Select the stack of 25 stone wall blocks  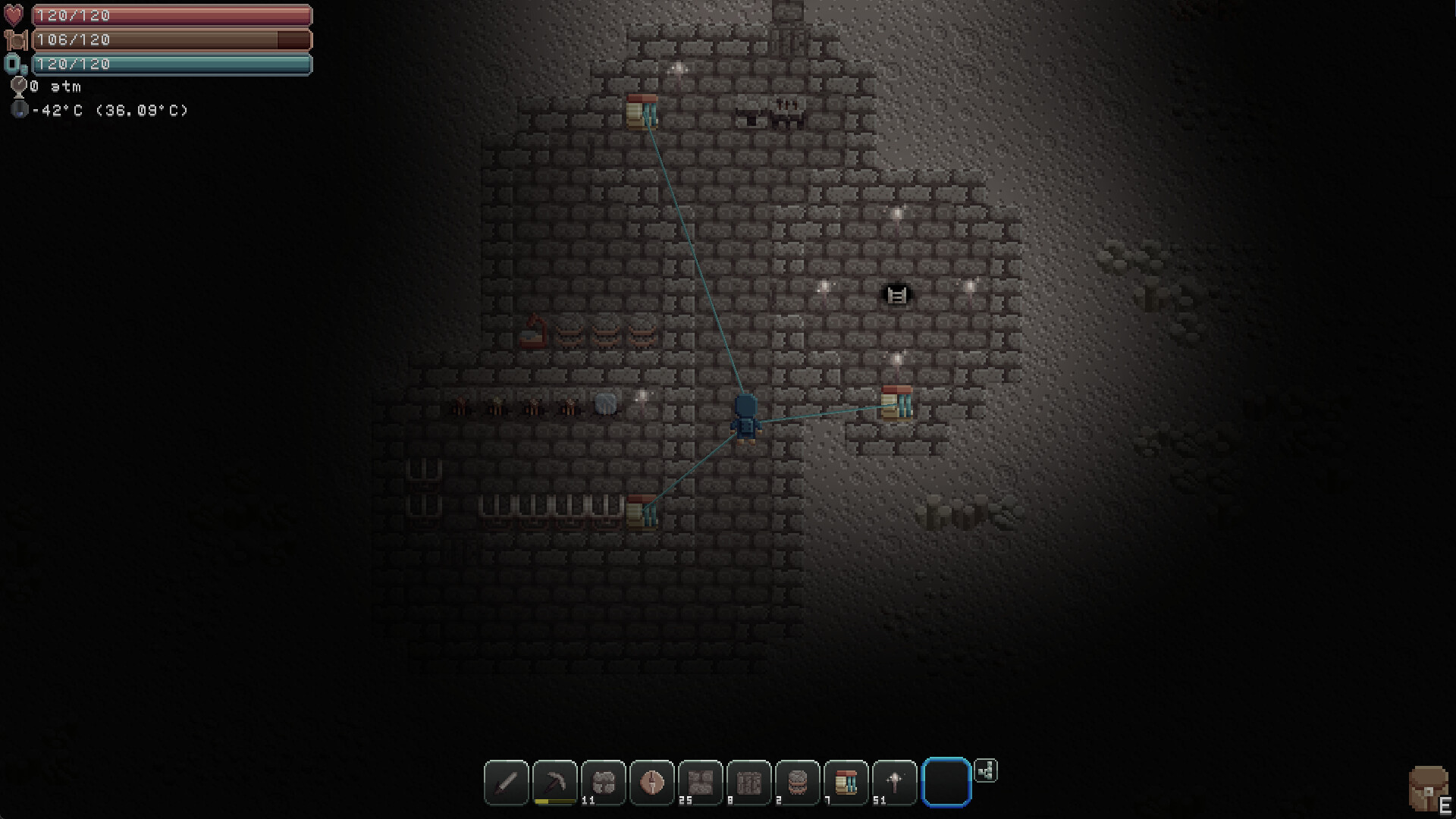(x=700, y=783)
